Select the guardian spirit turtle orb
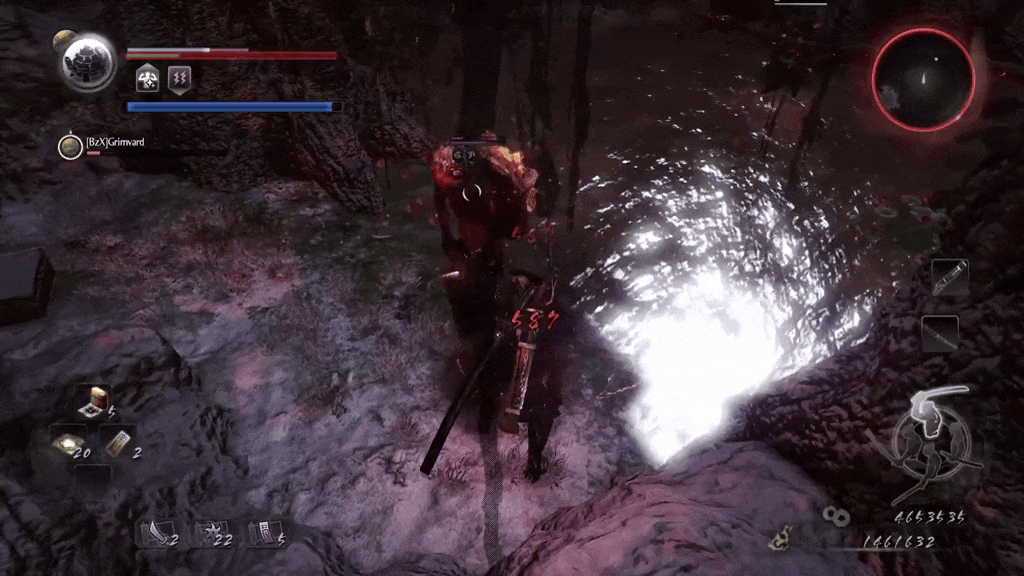The image size is (1024, 576). (x=88, y=62)
